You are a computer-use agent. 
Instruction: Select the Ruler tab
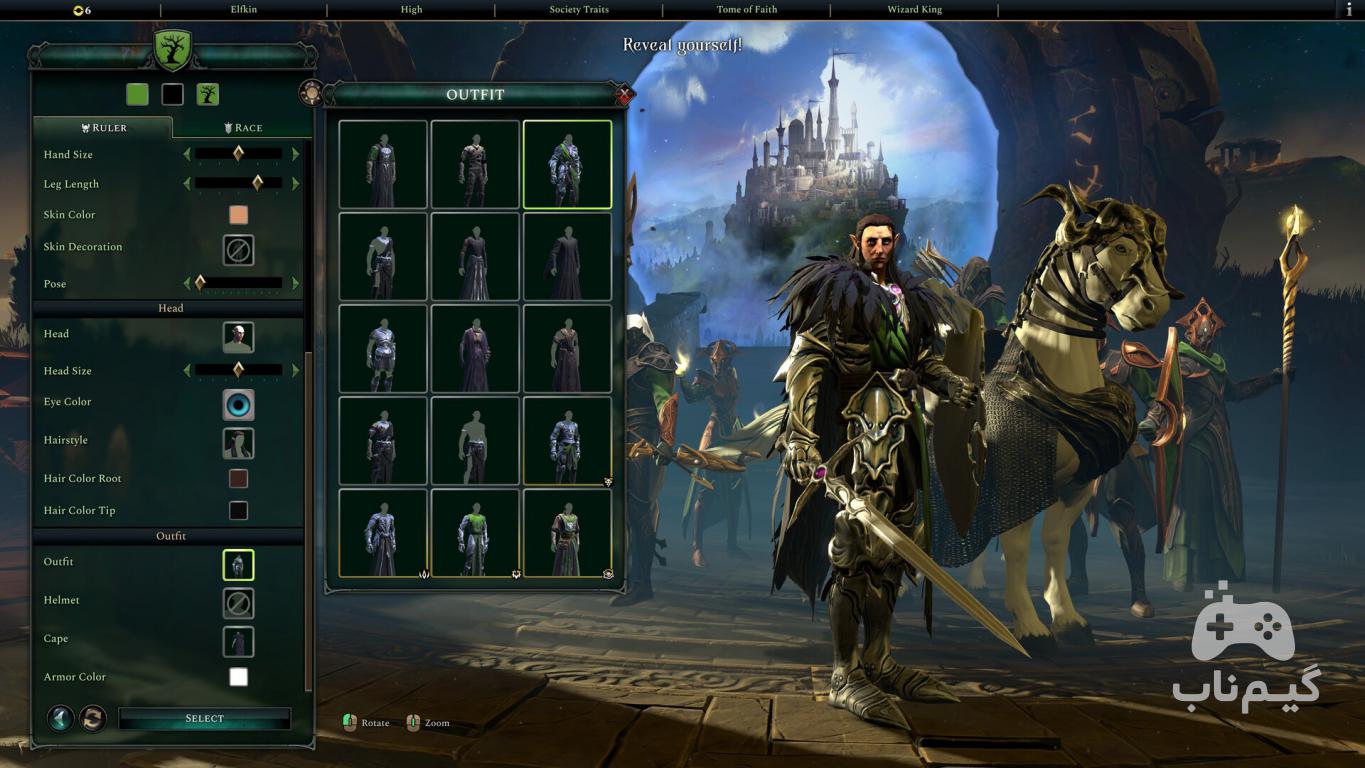click(103, 128)
